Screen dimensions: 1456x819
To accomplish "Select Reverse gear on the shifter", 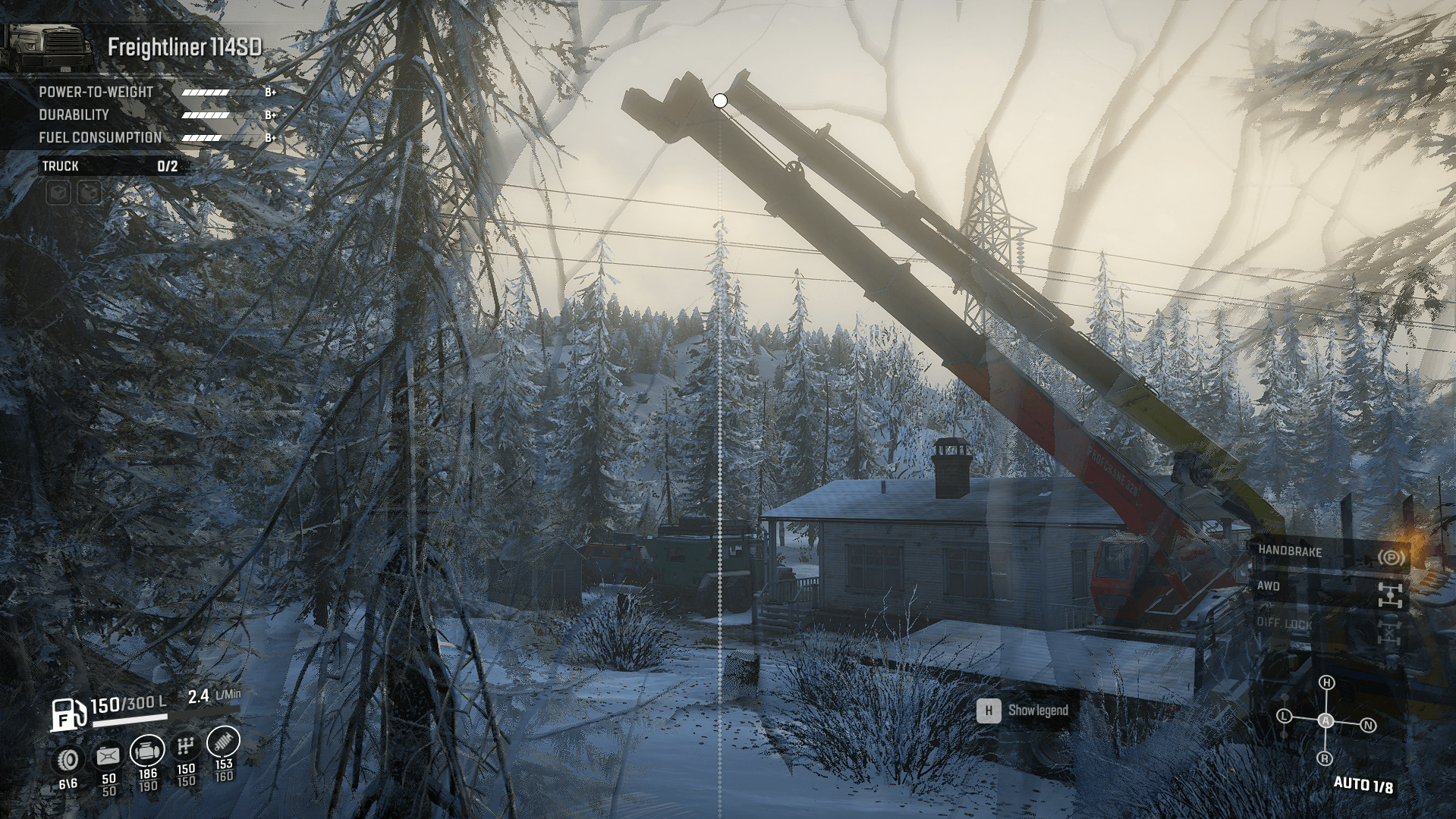I will pyautogui.click(x=1325, y=758).
